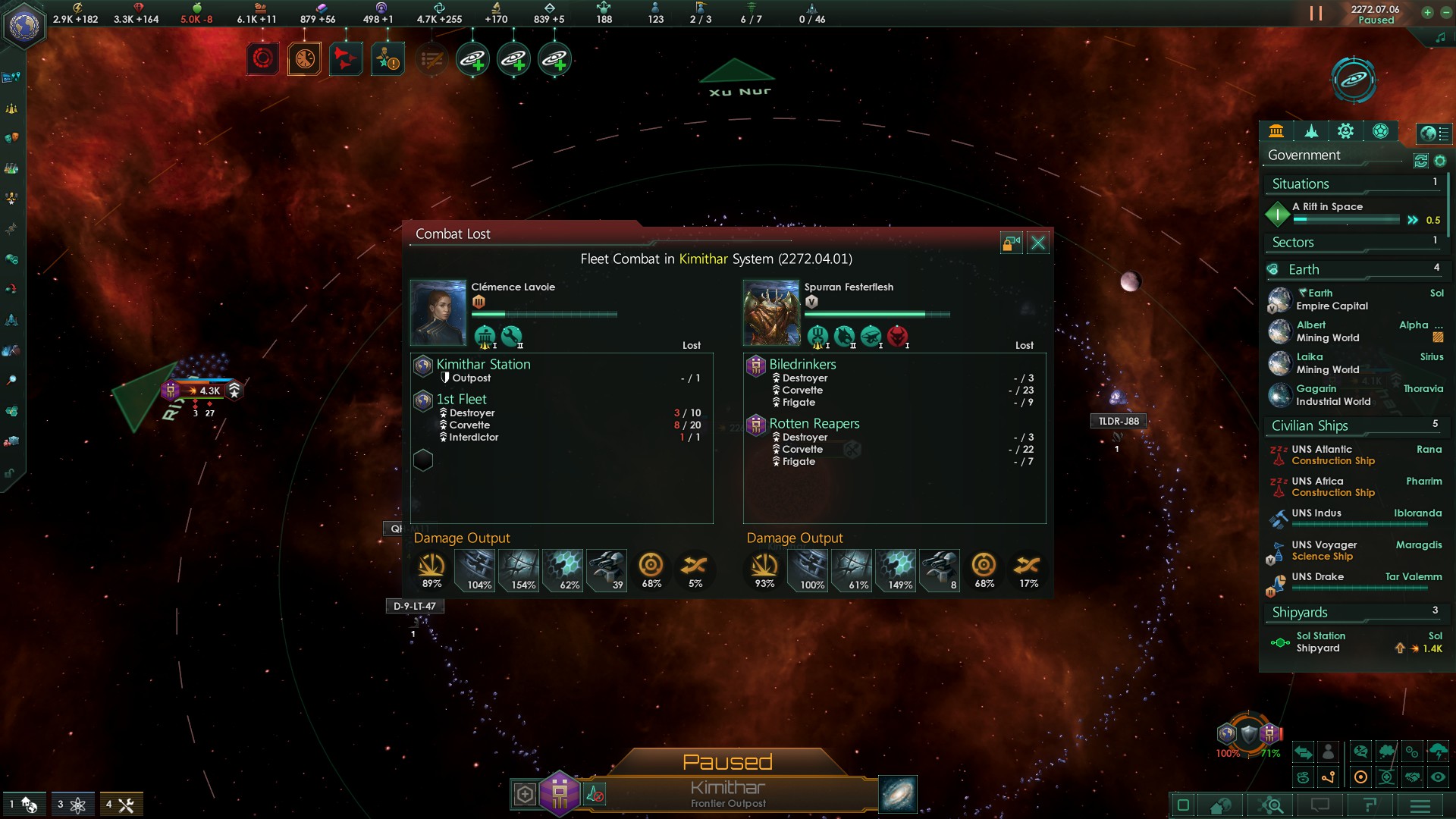
Task: Switch to the Government tab with bank icon
Action: [x=1277, y=131]
